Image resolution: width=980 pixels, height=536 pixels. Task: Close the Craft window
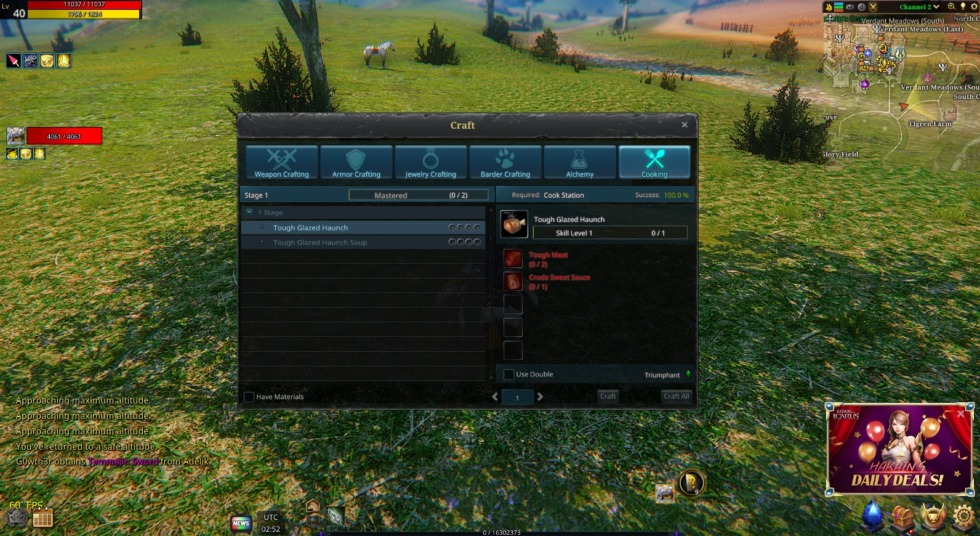click(684, 125)
